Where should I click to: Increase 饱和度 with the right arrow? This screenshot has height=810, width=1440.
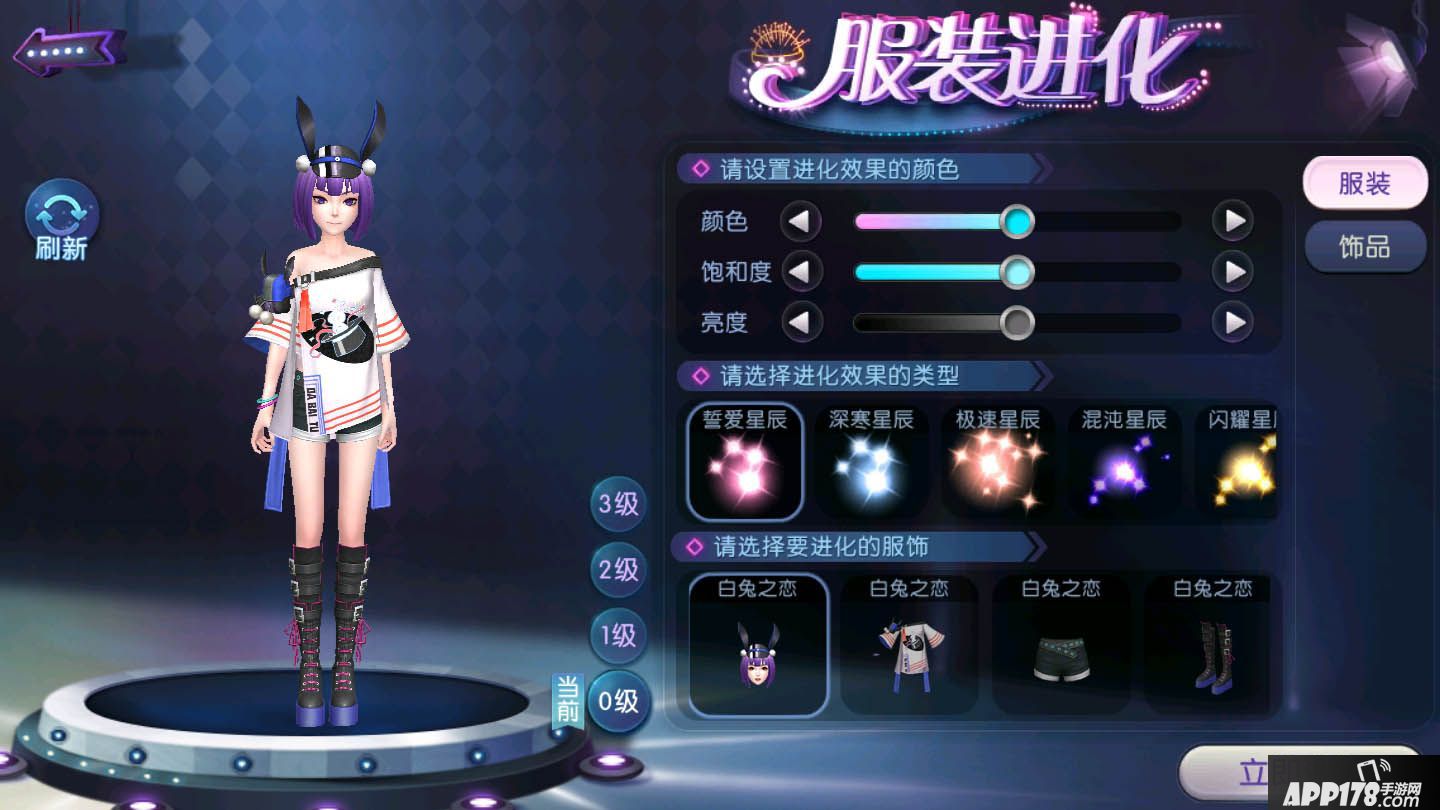[x=1232, y=271]
